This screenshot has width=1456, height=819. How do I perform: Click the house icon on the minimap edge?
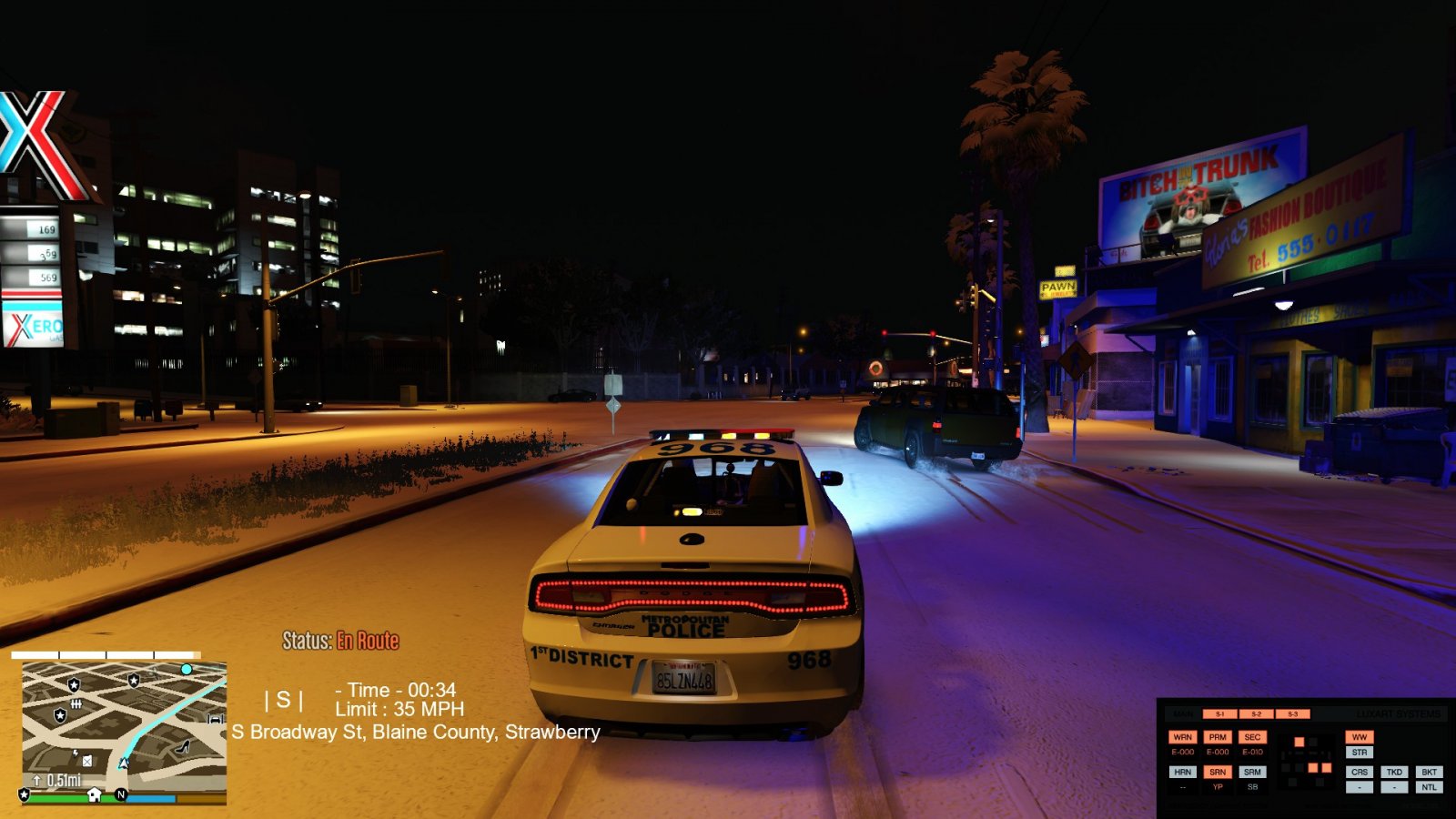(94, 794)
